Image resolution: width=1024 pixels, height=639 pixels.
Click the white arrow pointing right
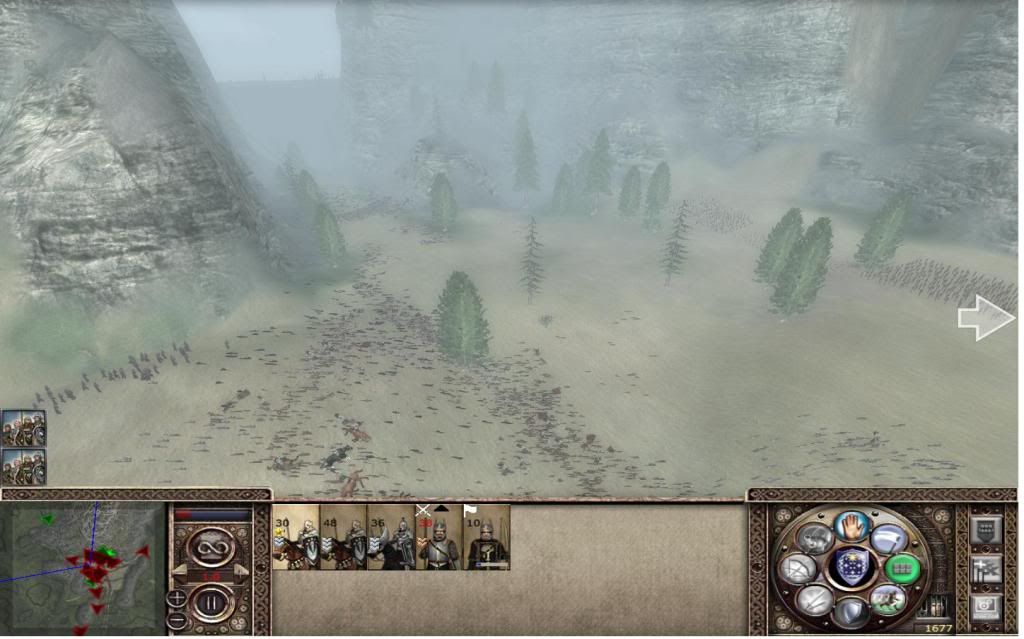pyautogui.click(x=986, y=319)
